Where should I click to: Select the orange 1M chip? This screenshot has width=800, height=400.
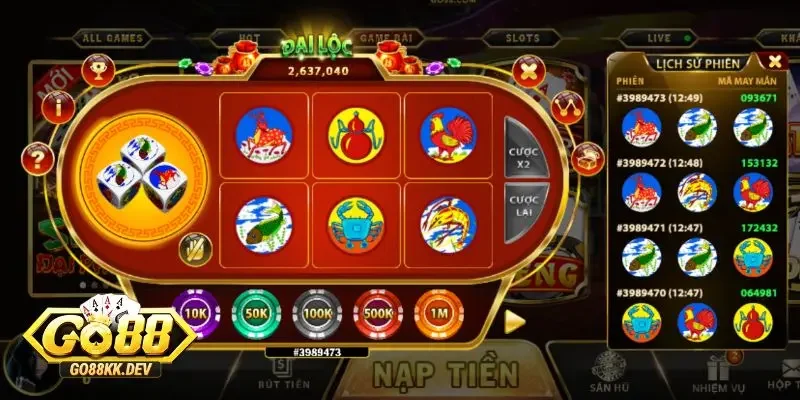click(x=437, y=312)
